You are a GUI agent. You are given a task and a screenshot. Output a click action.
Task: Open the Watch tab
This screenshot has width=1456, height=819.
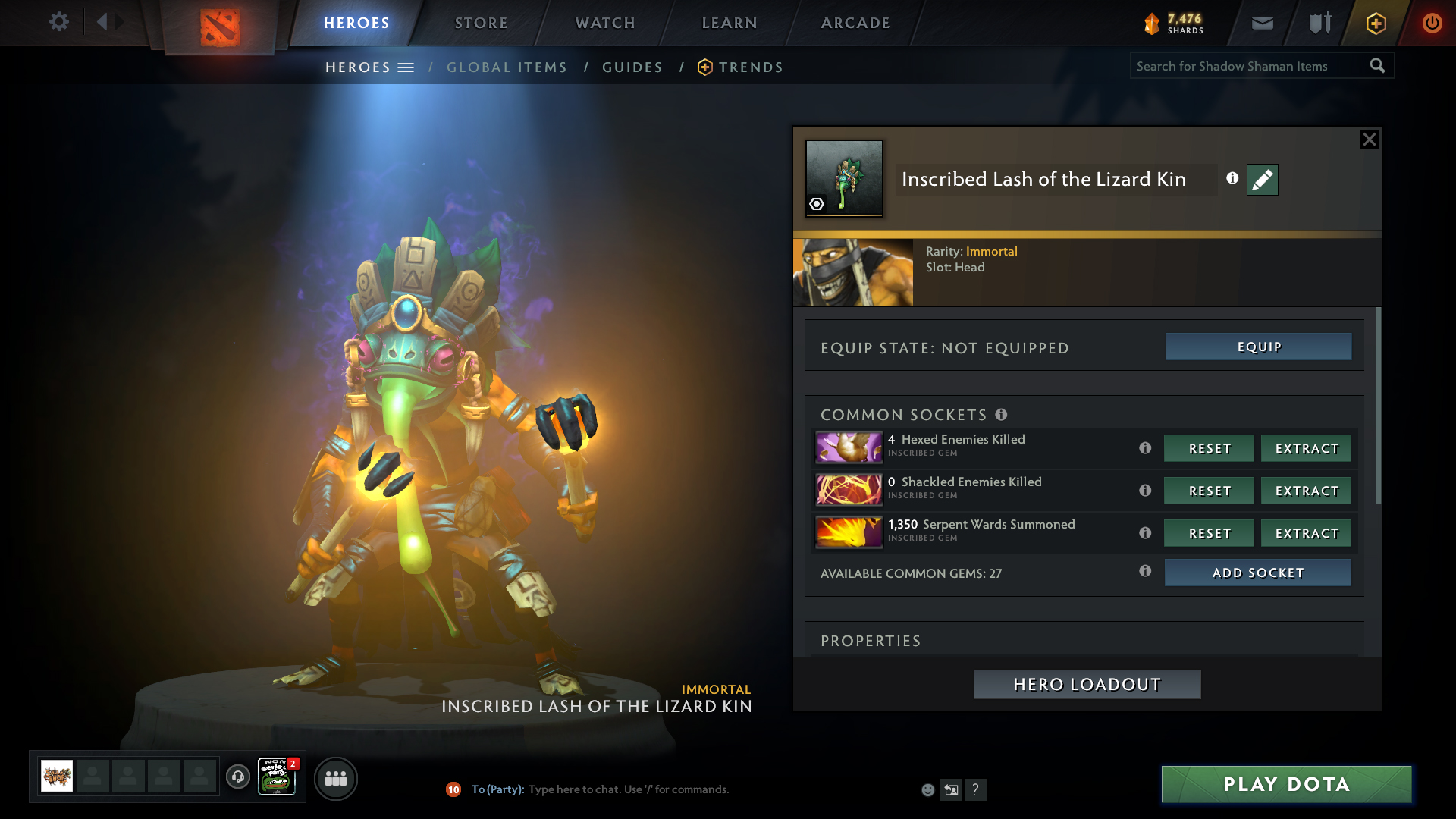point(605,23)
